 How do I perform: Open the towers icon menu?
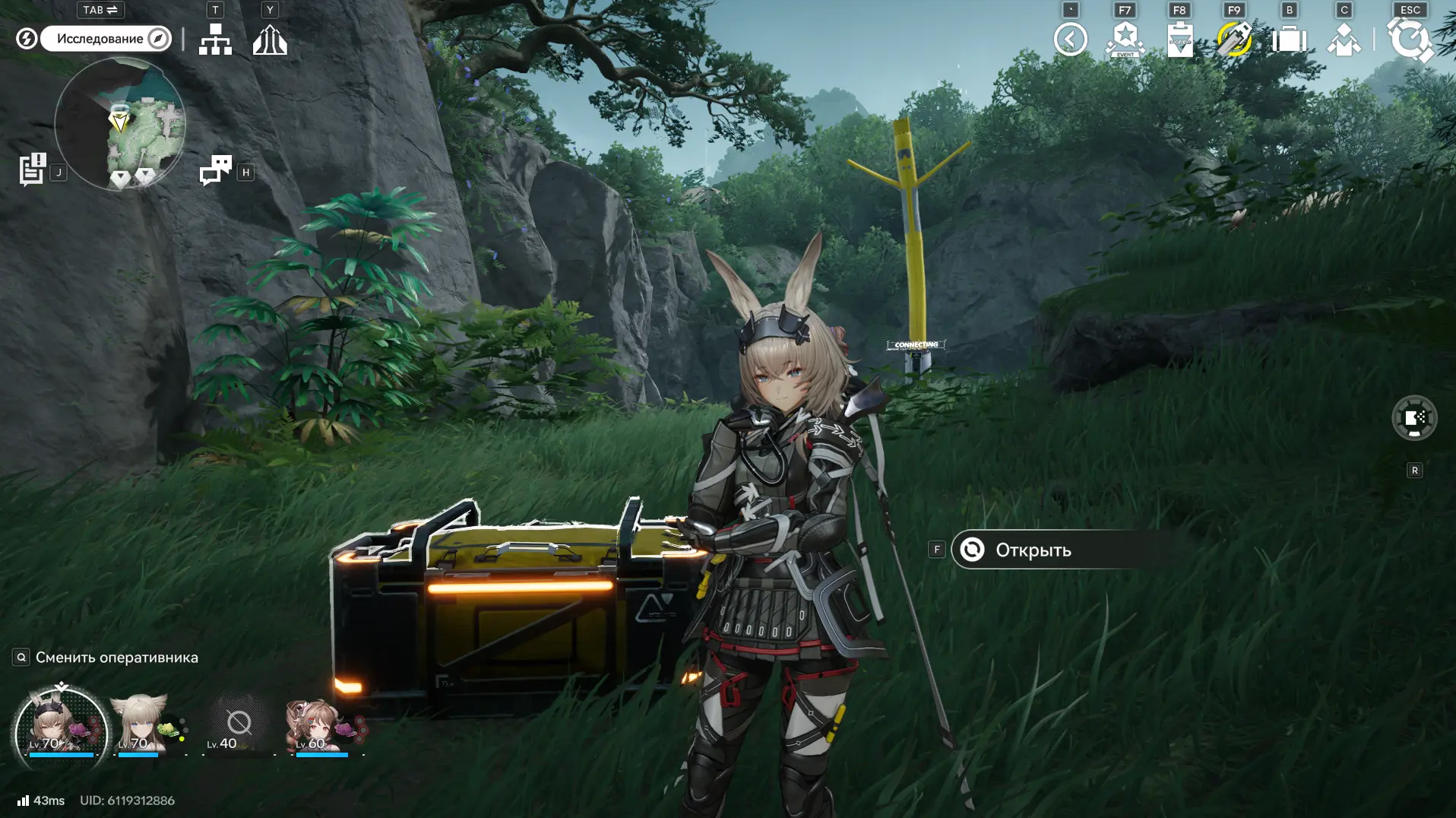point(270,39)
